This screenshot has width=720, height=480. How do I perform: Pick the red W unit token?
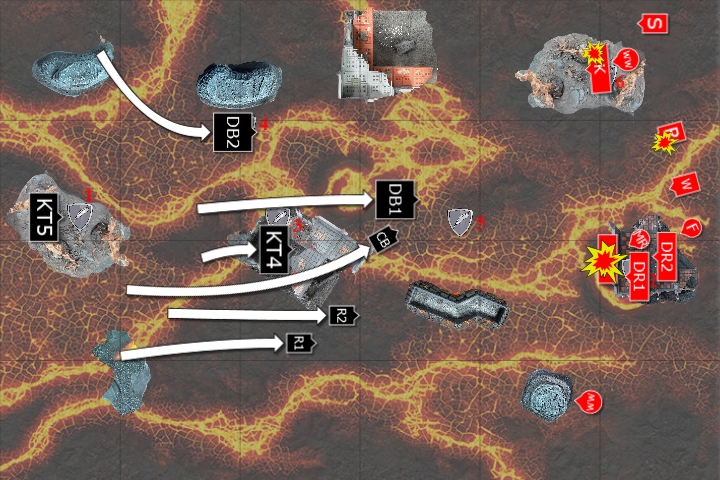point(685,185)
